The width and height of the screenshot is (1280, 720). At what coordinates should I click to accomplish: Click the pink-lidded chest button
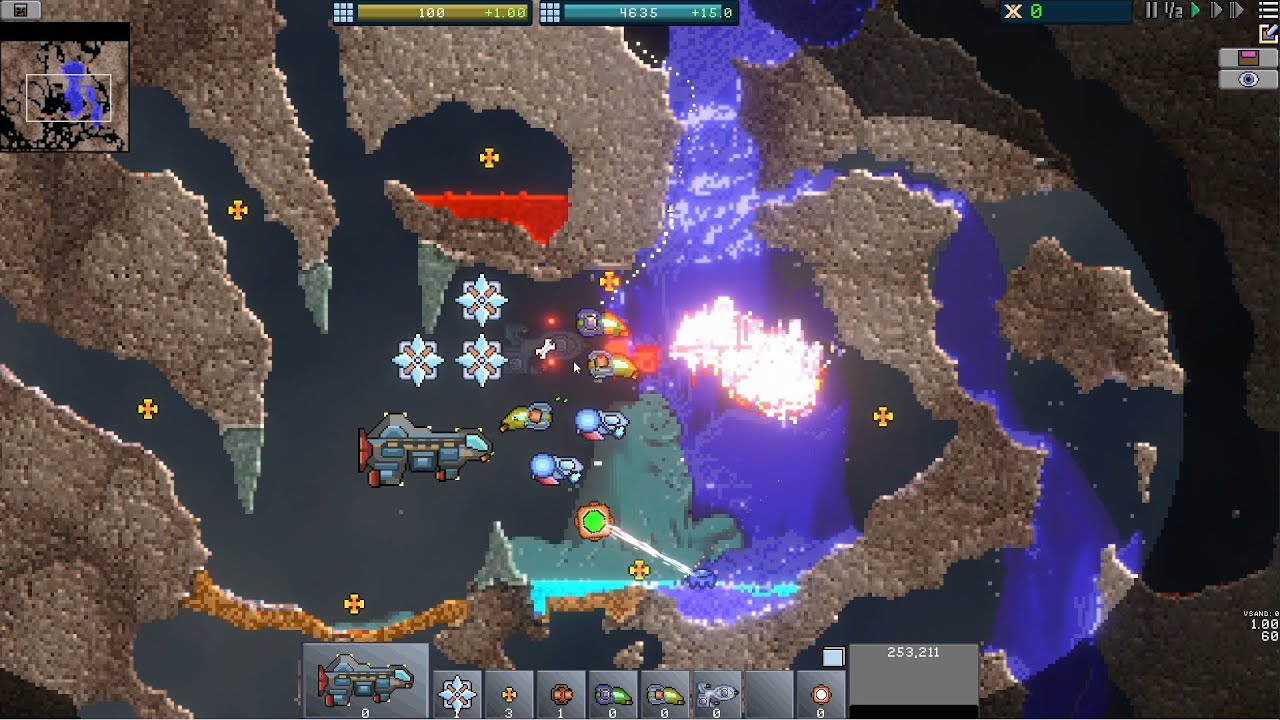[1248, 57]
